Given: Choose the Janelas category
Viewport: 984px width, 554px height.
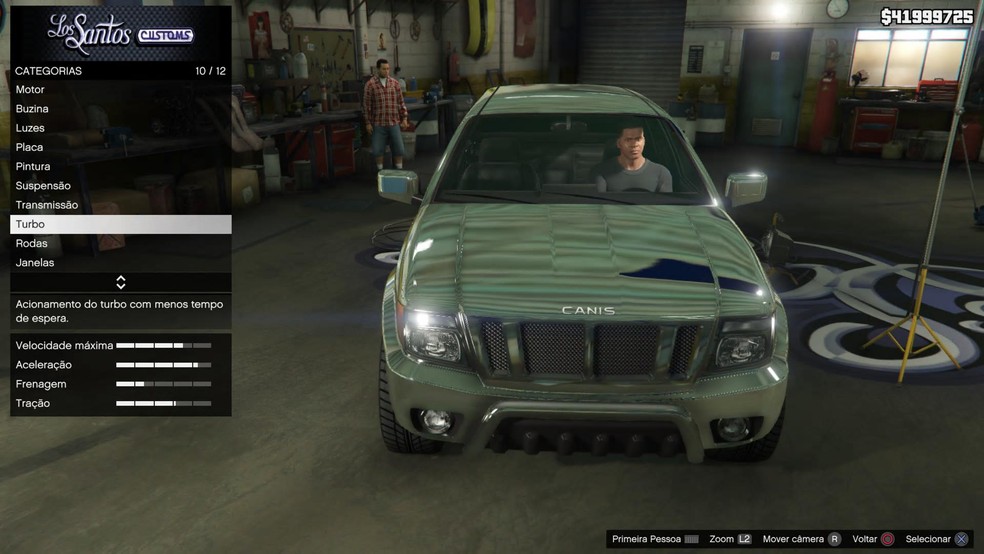Looking at the screenshot, I should 120,263.
